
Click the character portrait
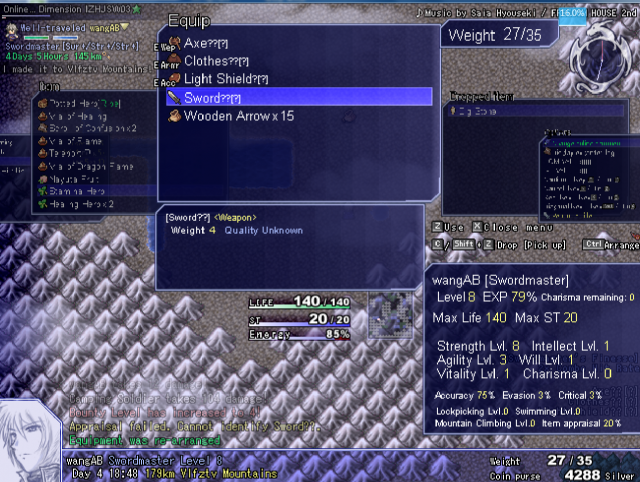coord(32,440)
